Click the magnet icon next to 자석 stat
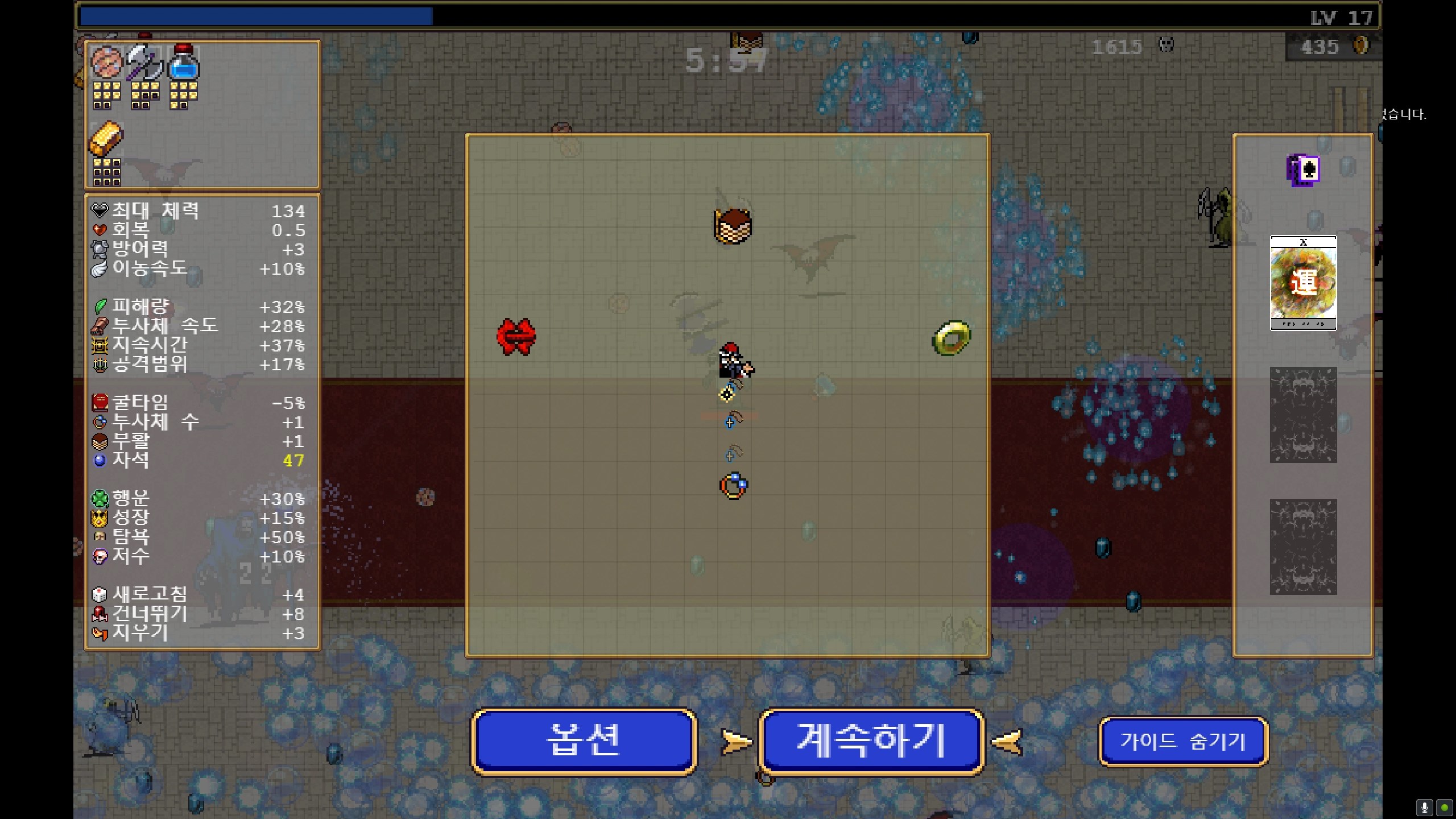1456x819 pixels. (101, 461)
